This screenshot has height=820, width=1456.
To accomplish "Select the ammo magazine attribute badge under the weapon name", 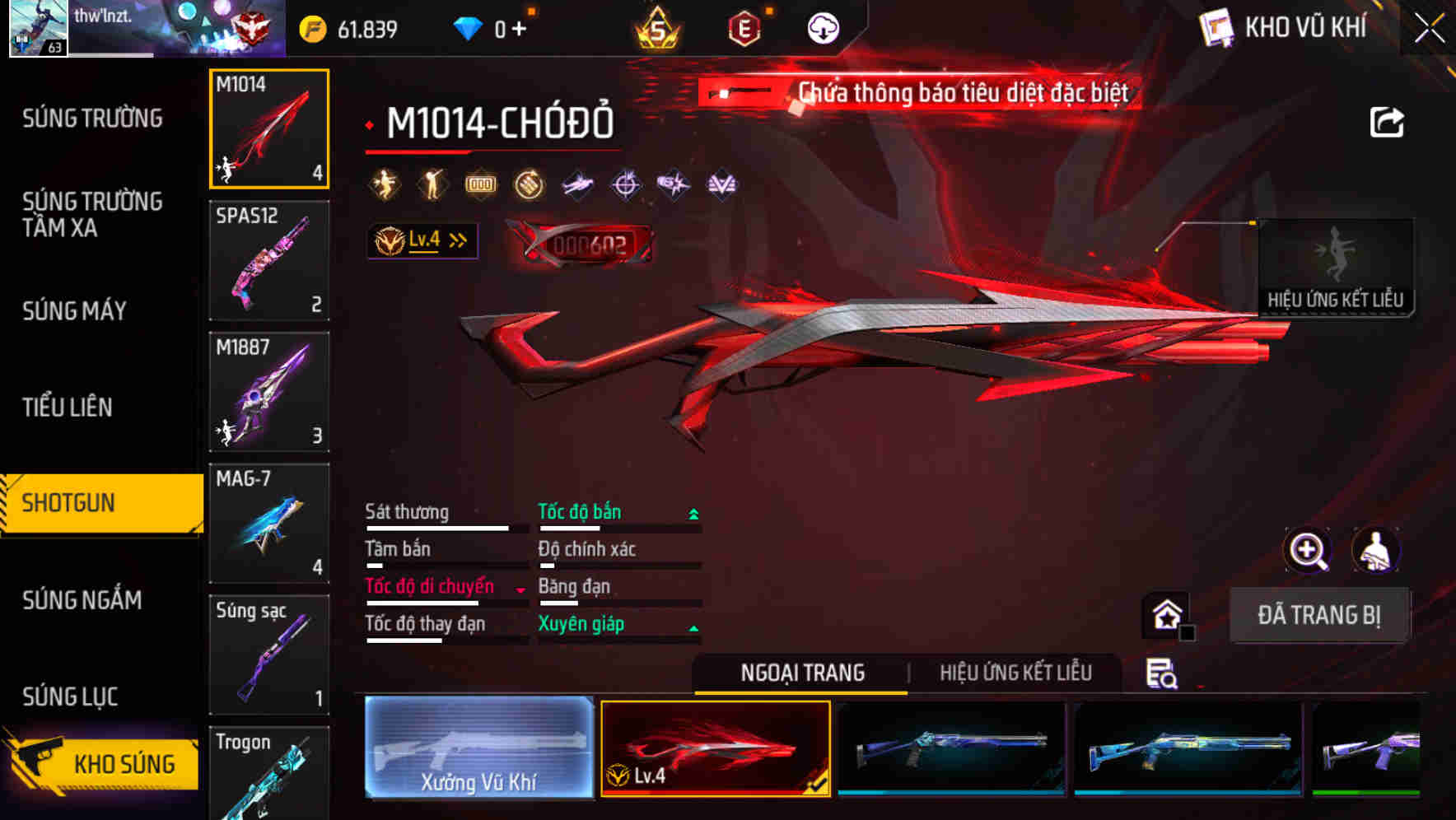I will click(x=481, y=183).
